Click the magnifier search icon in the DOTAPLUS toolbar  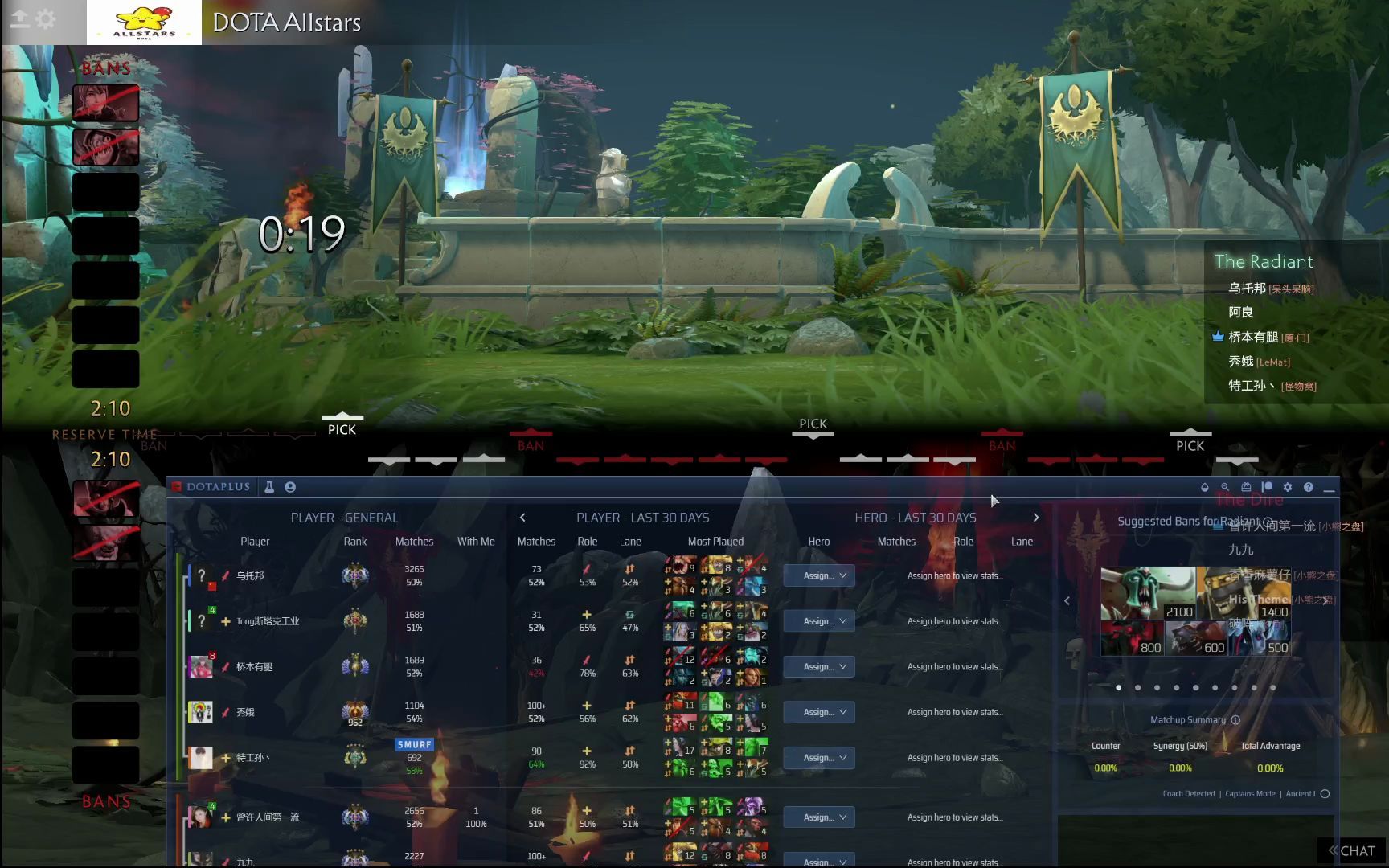click(x=1223, y=487)
